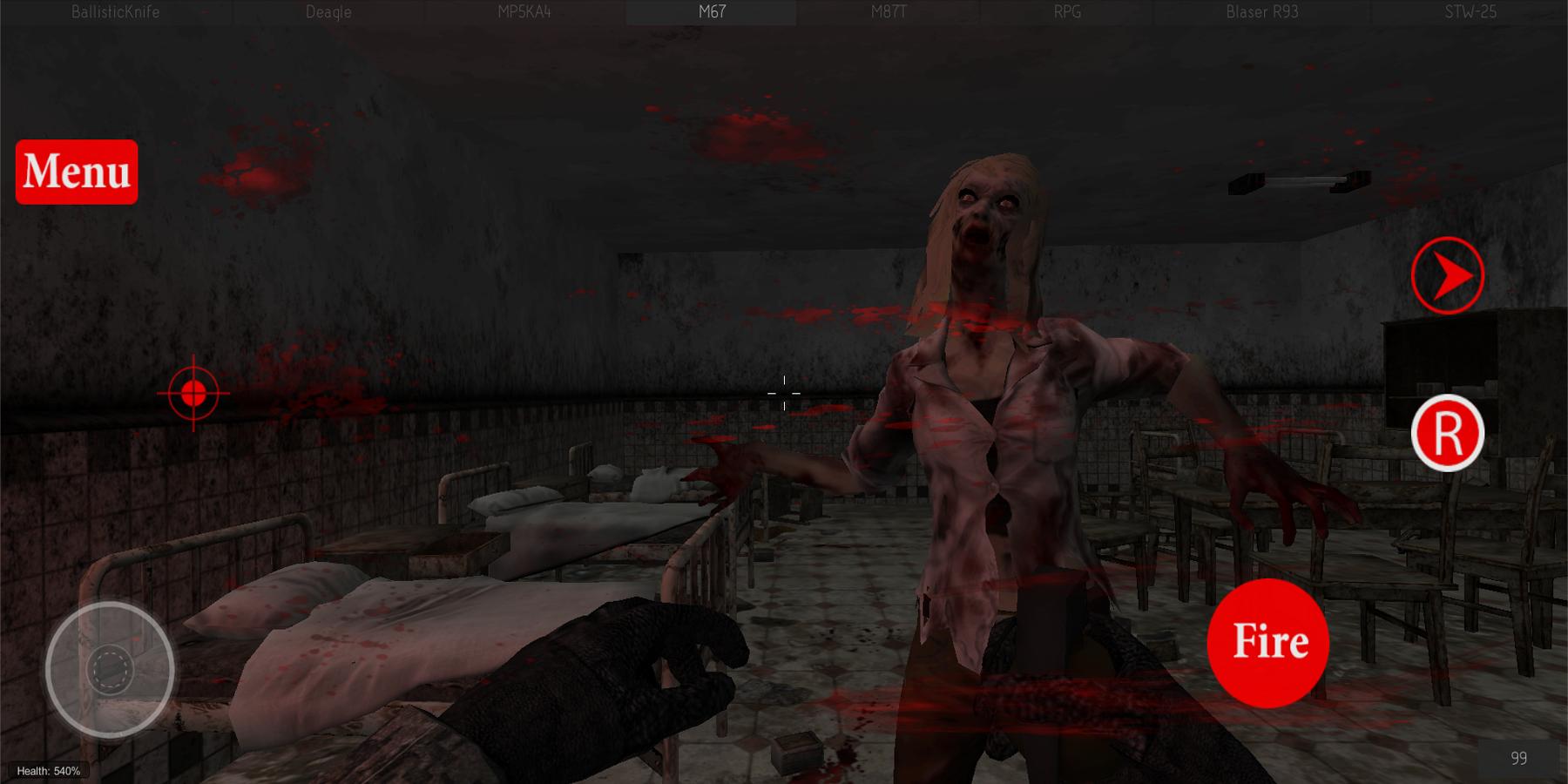Image resolution: width=1568 pixels, height=784 pixels.
Task: Equip the BallisticKnife
Action: click(x=116, y=11)
